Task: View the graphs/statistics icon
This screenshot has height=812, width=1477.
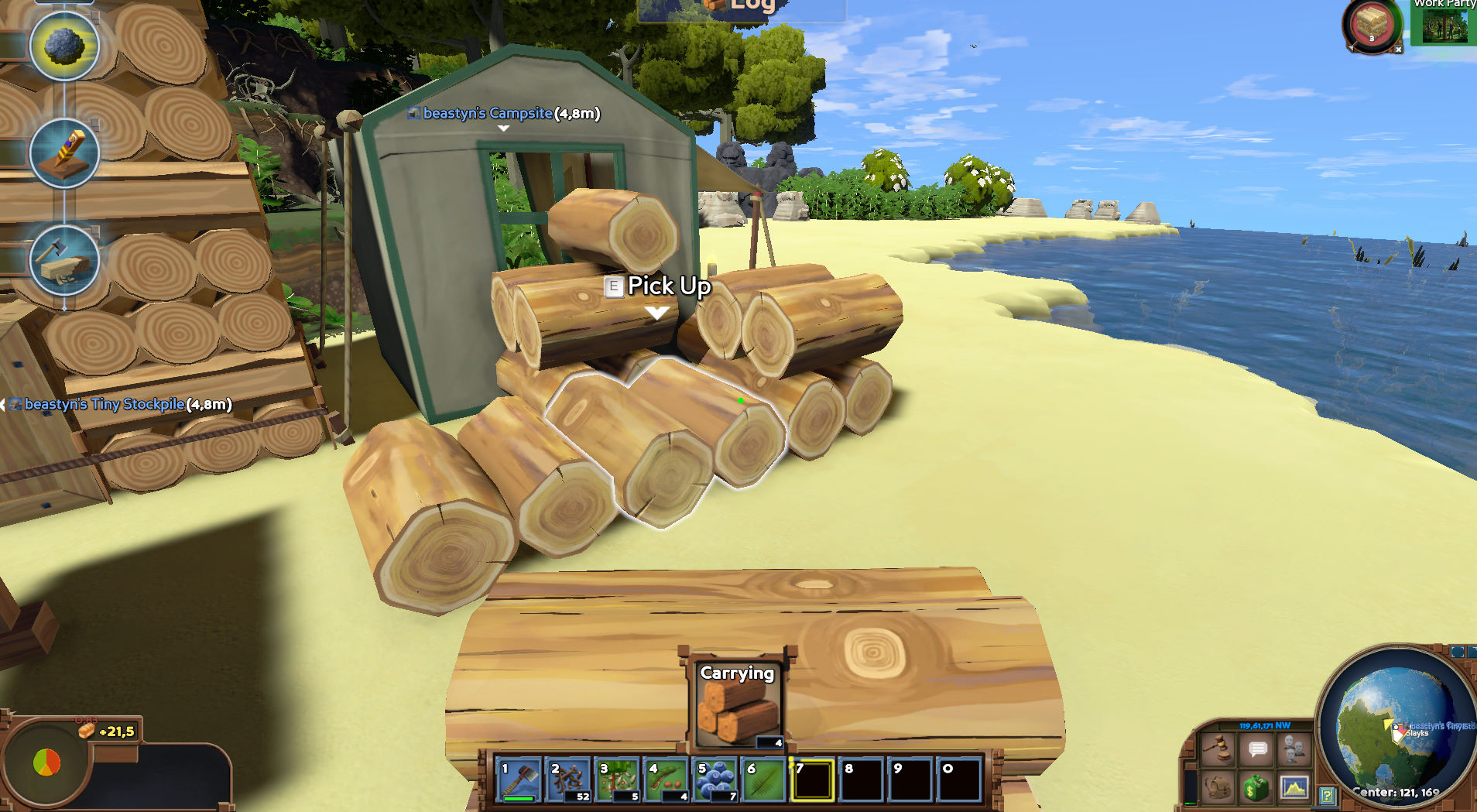Action: click(1294, 789)
